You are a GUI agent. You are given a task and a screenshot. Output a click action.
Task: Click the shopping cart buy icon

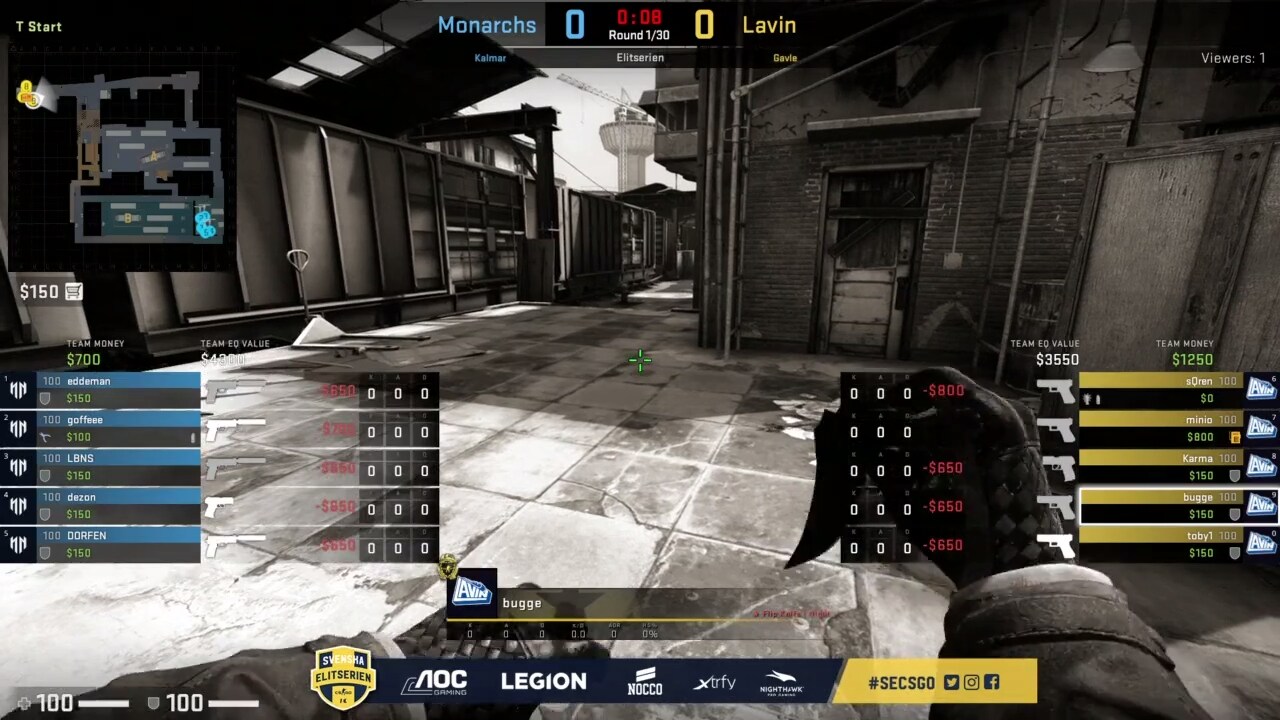[74, 292]
